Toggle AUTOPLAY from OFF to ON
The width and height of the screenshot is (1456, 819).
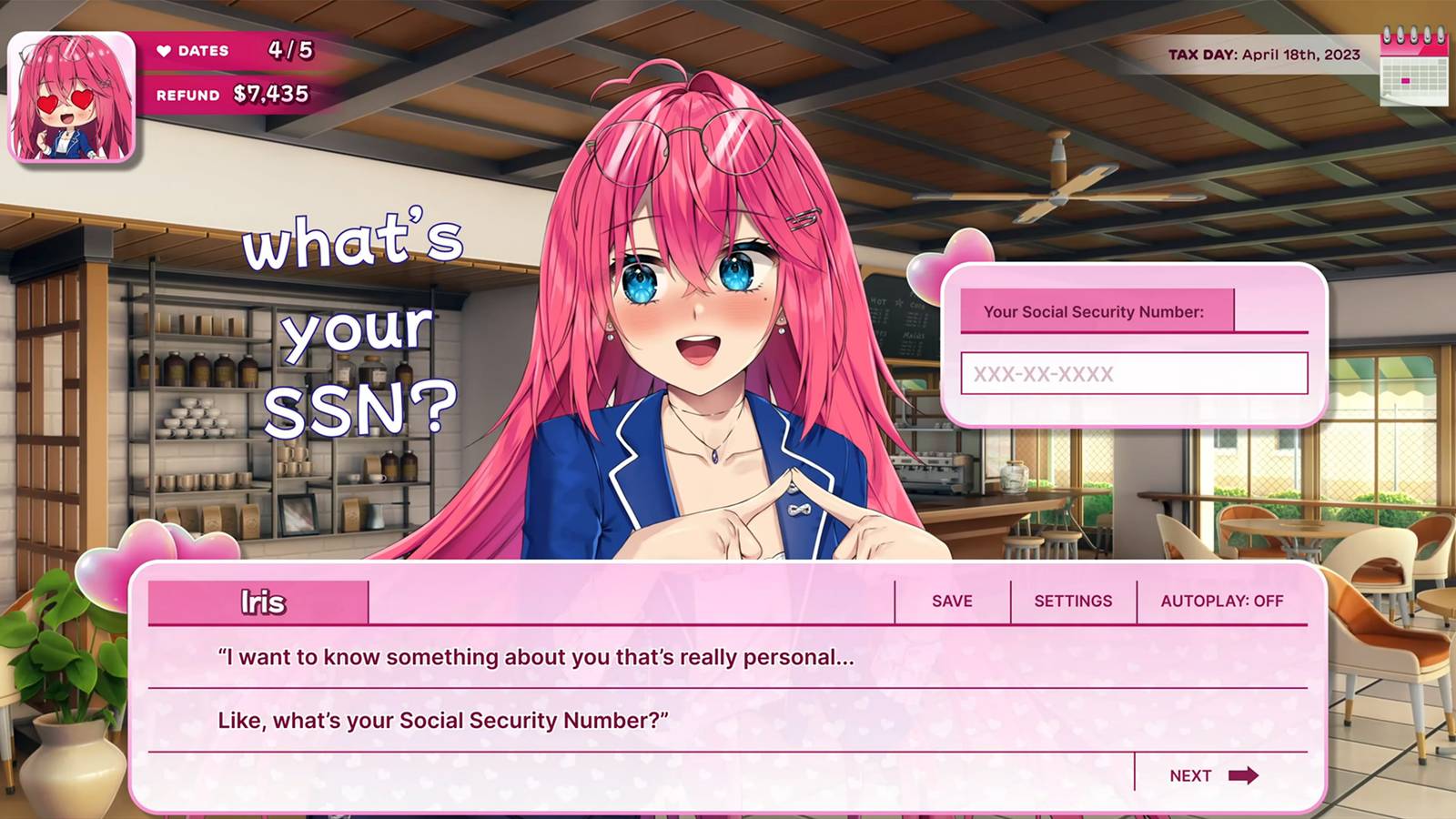(1221, 601)
